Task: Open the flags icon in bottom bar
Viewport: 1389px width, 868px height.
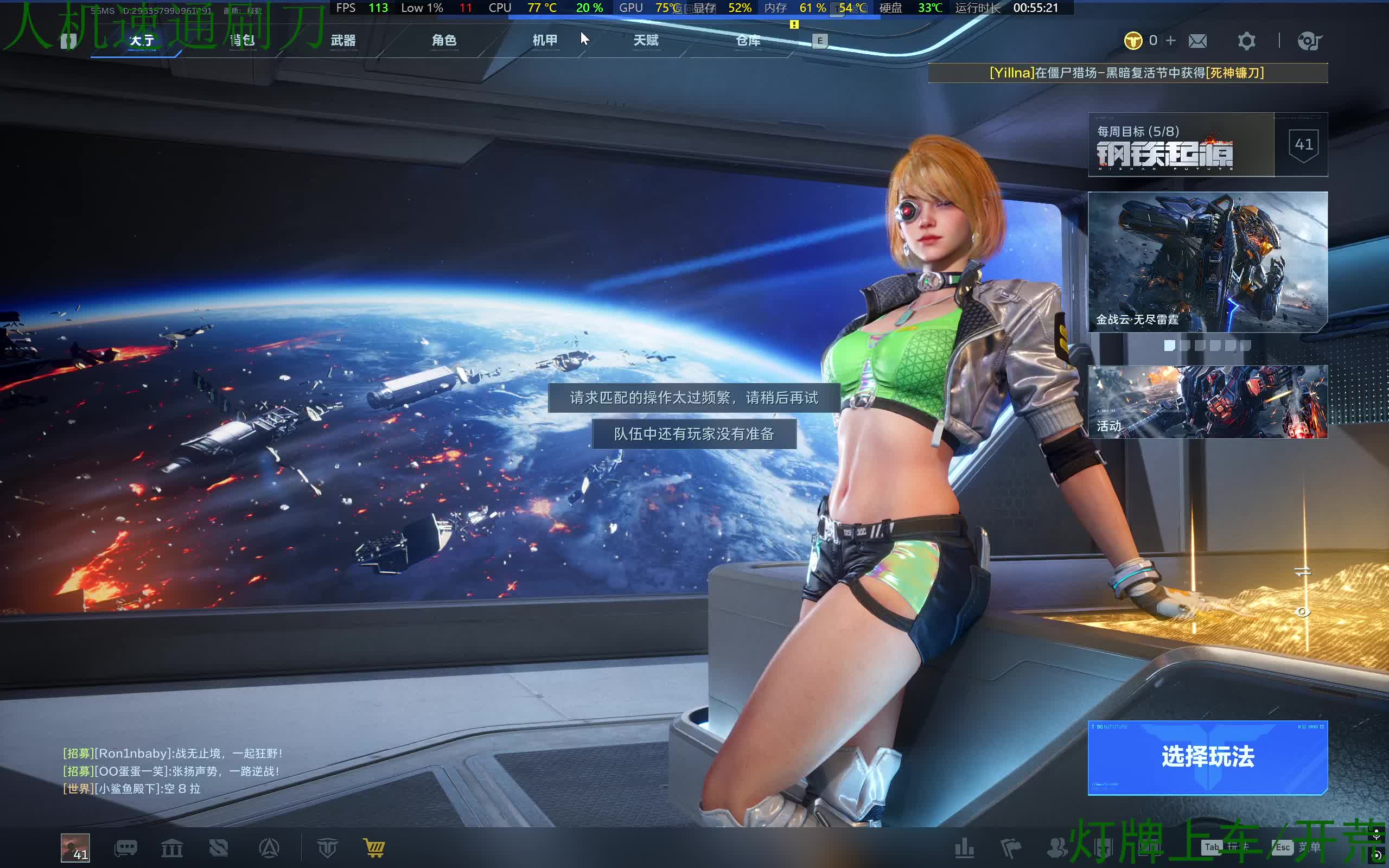Action: (1010, 847)
